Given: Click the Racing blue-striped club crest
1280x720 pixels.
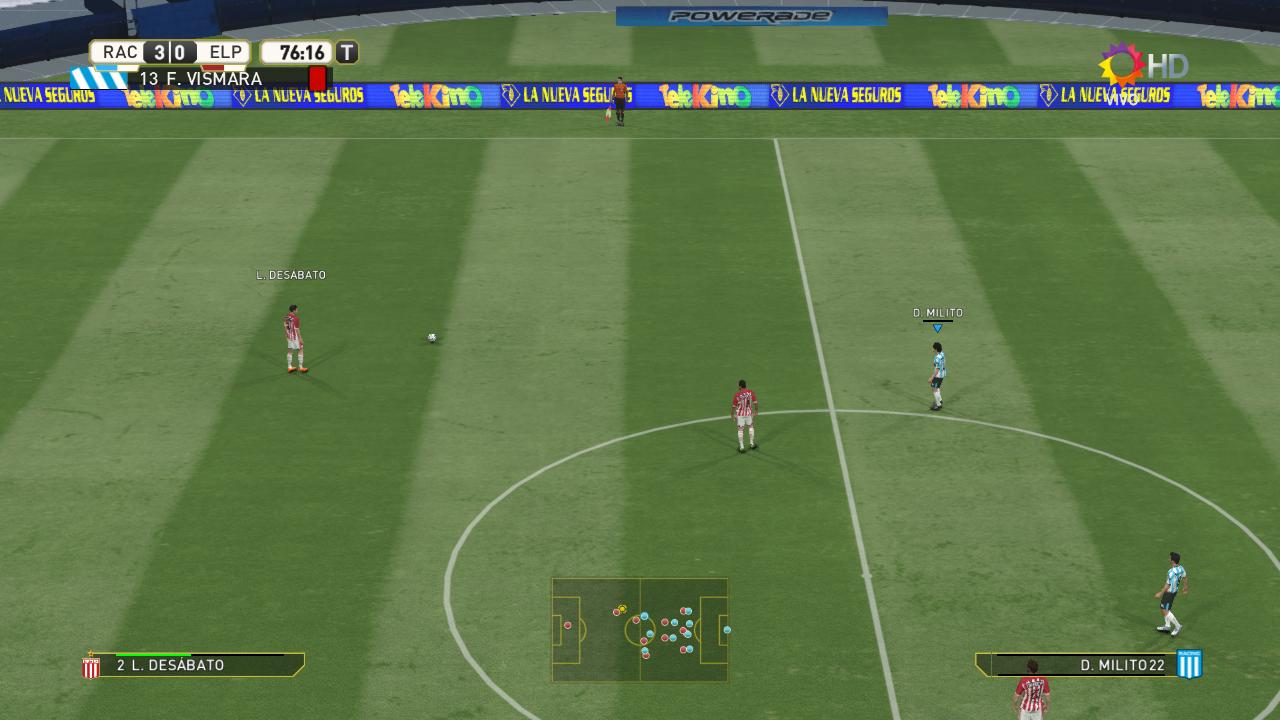Looking at the screenshot, I should 1189,664.
